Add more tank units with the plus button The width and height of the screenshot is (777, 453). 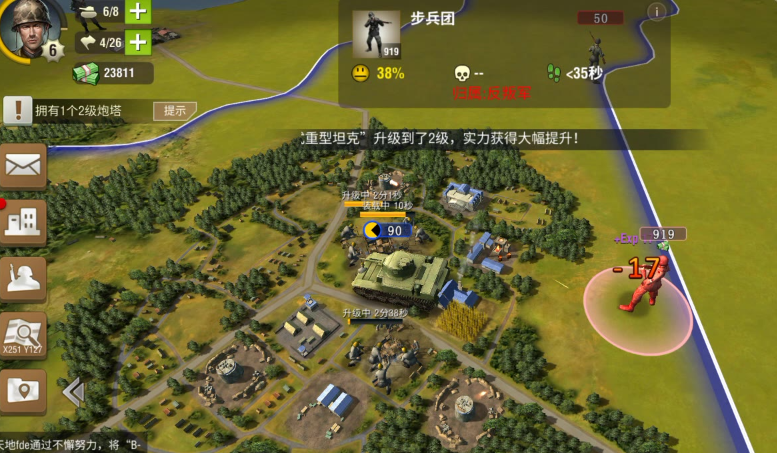(x=138, y=13)
